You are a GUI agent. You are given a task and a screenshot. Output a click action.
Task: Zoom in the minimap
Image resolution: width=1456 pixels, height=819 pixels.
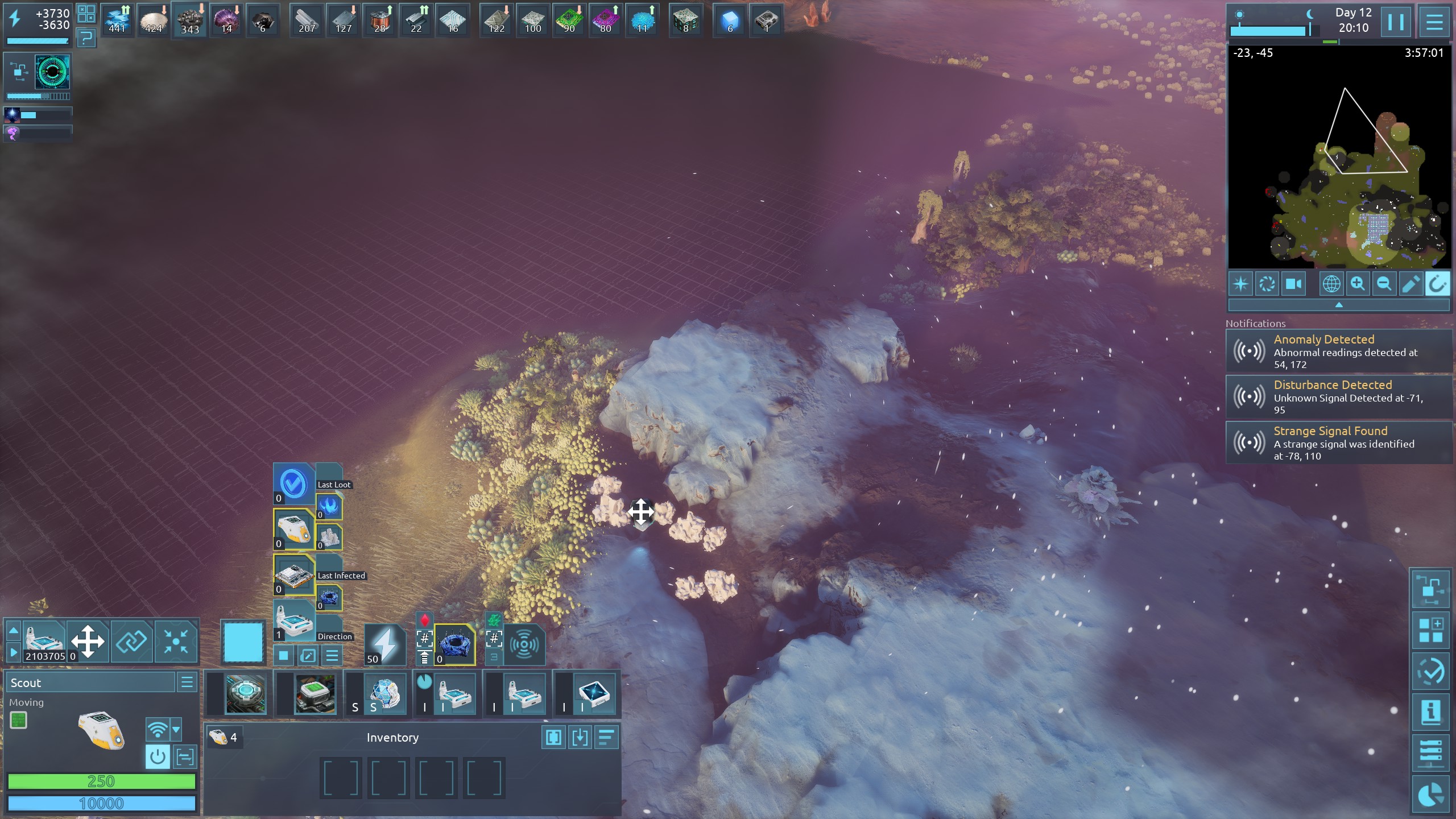[x=1358, y=284]
